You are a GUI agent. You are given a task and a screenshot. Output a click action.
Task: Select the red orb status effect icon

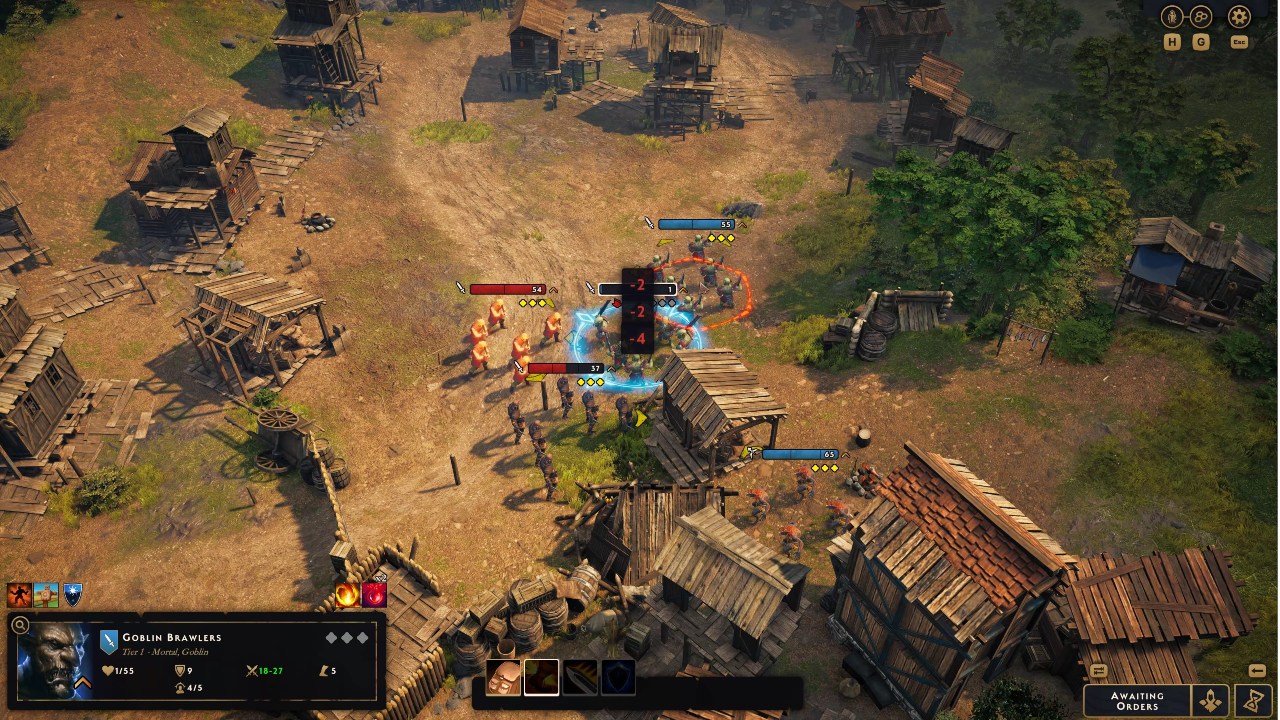click(x=374, y=595)
